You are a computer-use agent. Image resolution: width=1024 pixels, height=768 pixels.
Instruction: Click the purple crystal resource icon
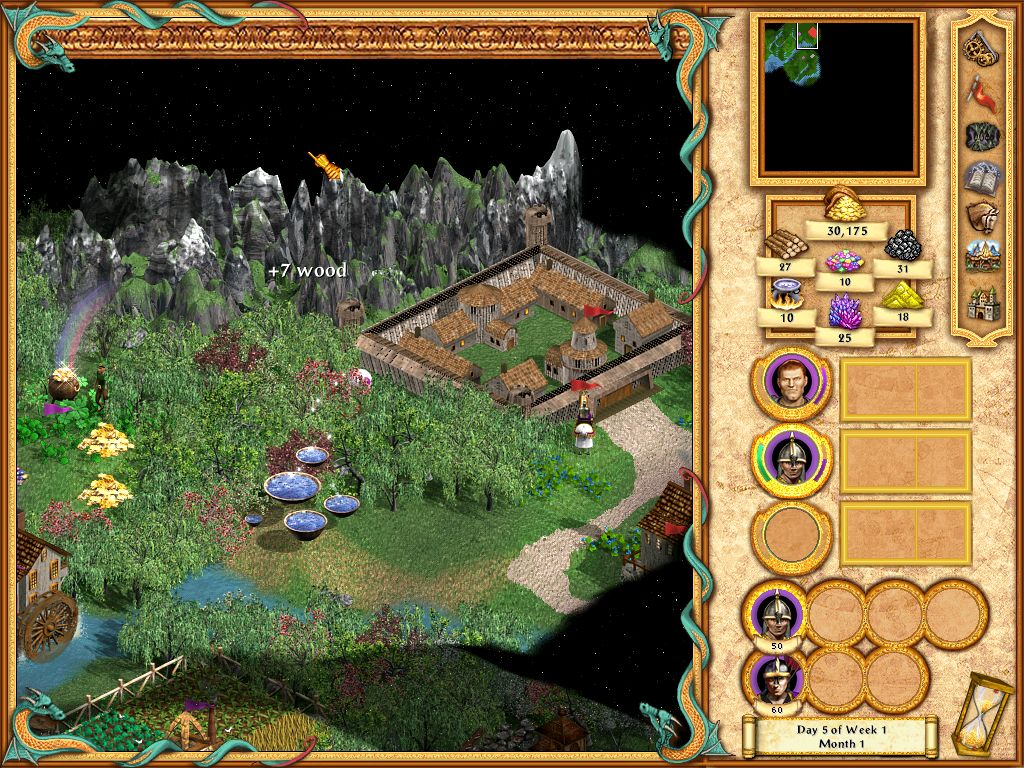click(x=845, y=312)
